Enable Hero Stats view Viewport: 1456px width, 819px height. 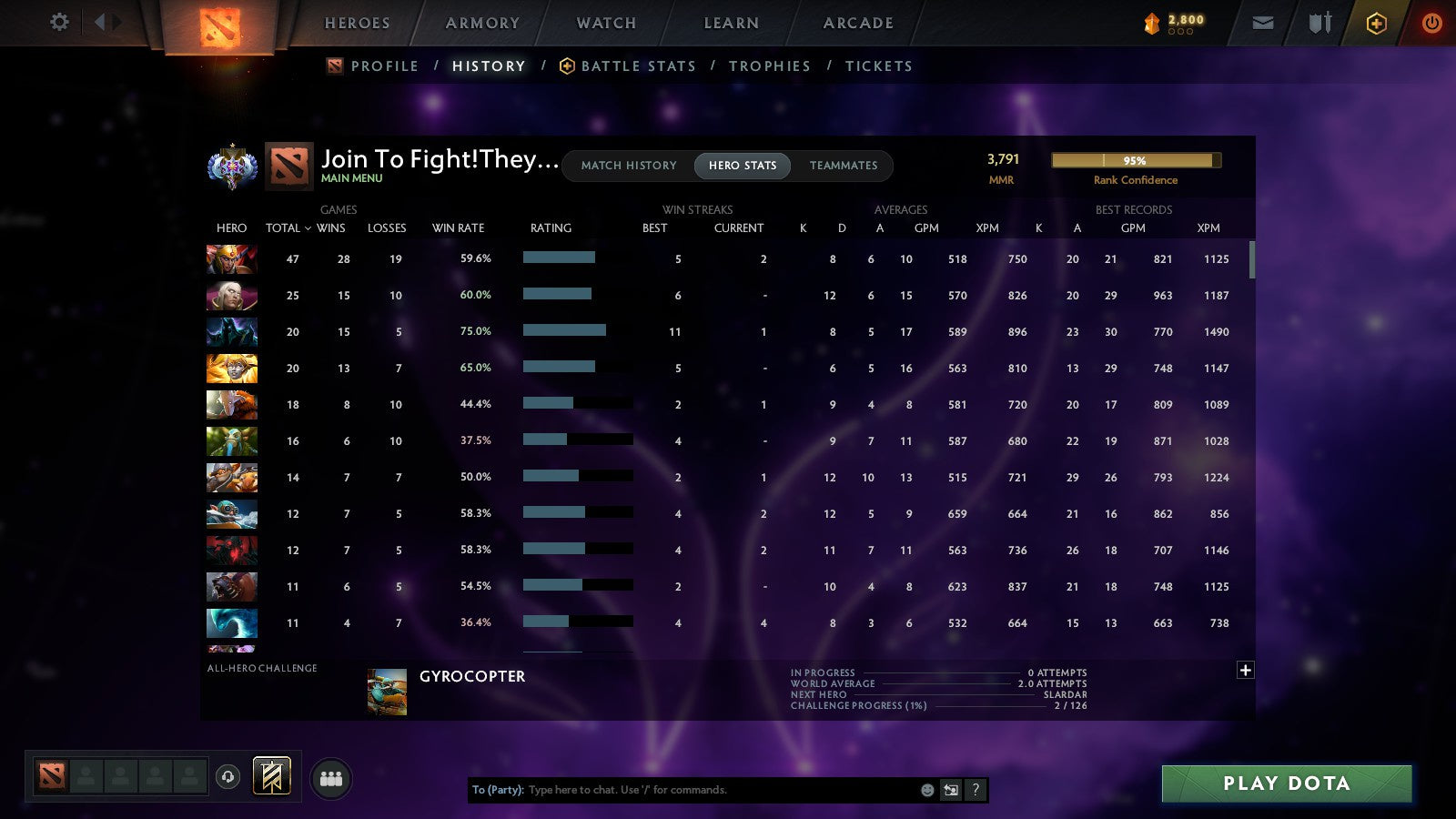pyautogui.click(x=742, y=166)
